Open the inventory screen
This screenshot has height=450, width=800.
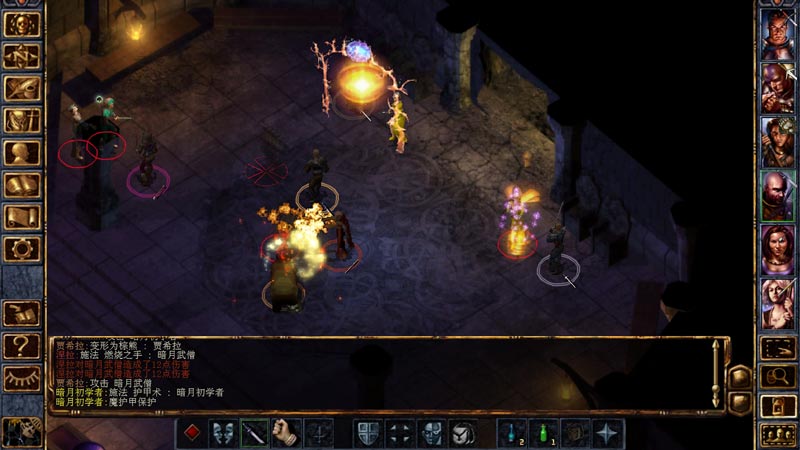[x=22, y=121]
